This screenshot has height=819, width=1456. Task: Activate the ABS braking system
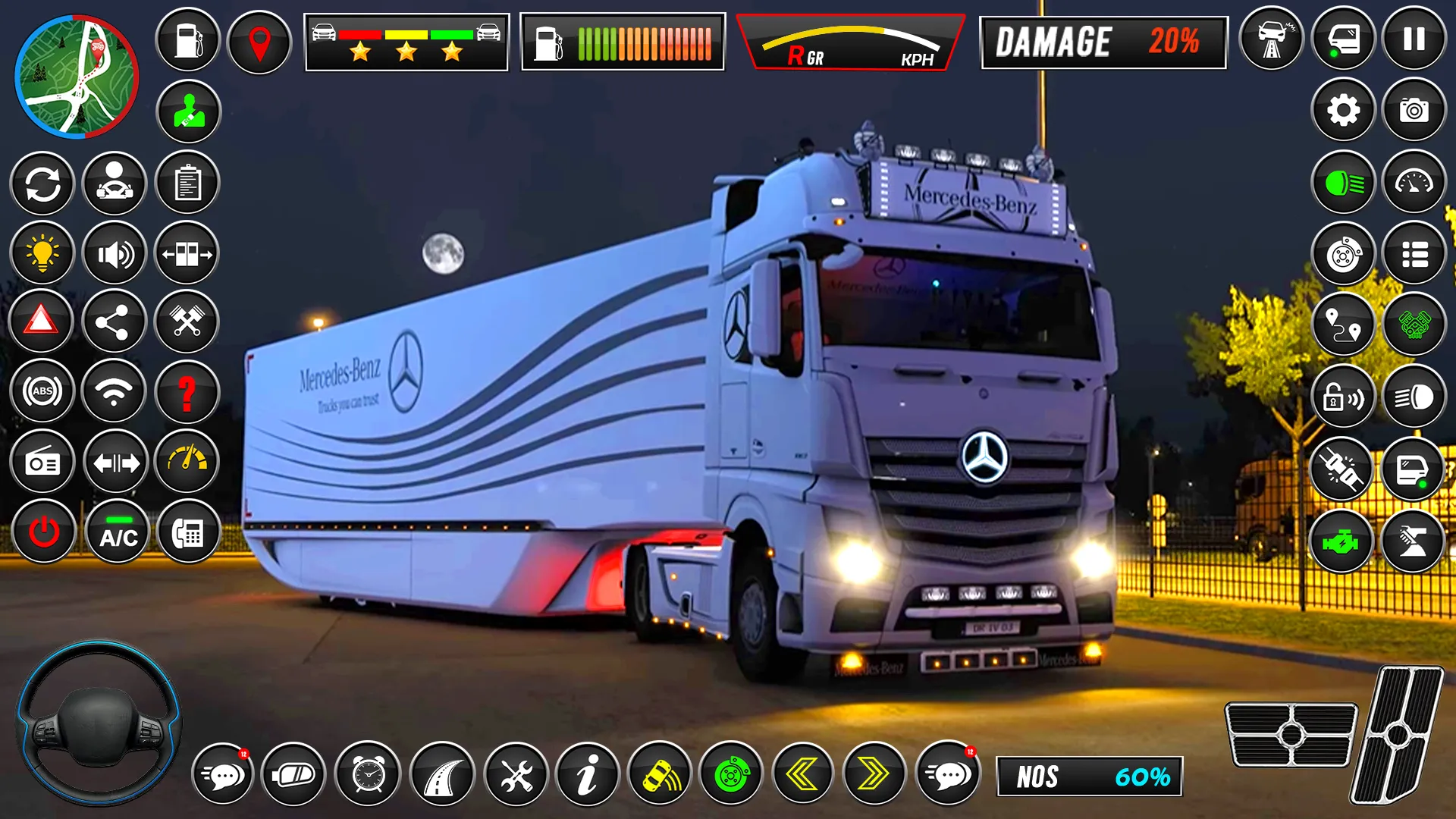pyautogui.click(x=42, y=392)
